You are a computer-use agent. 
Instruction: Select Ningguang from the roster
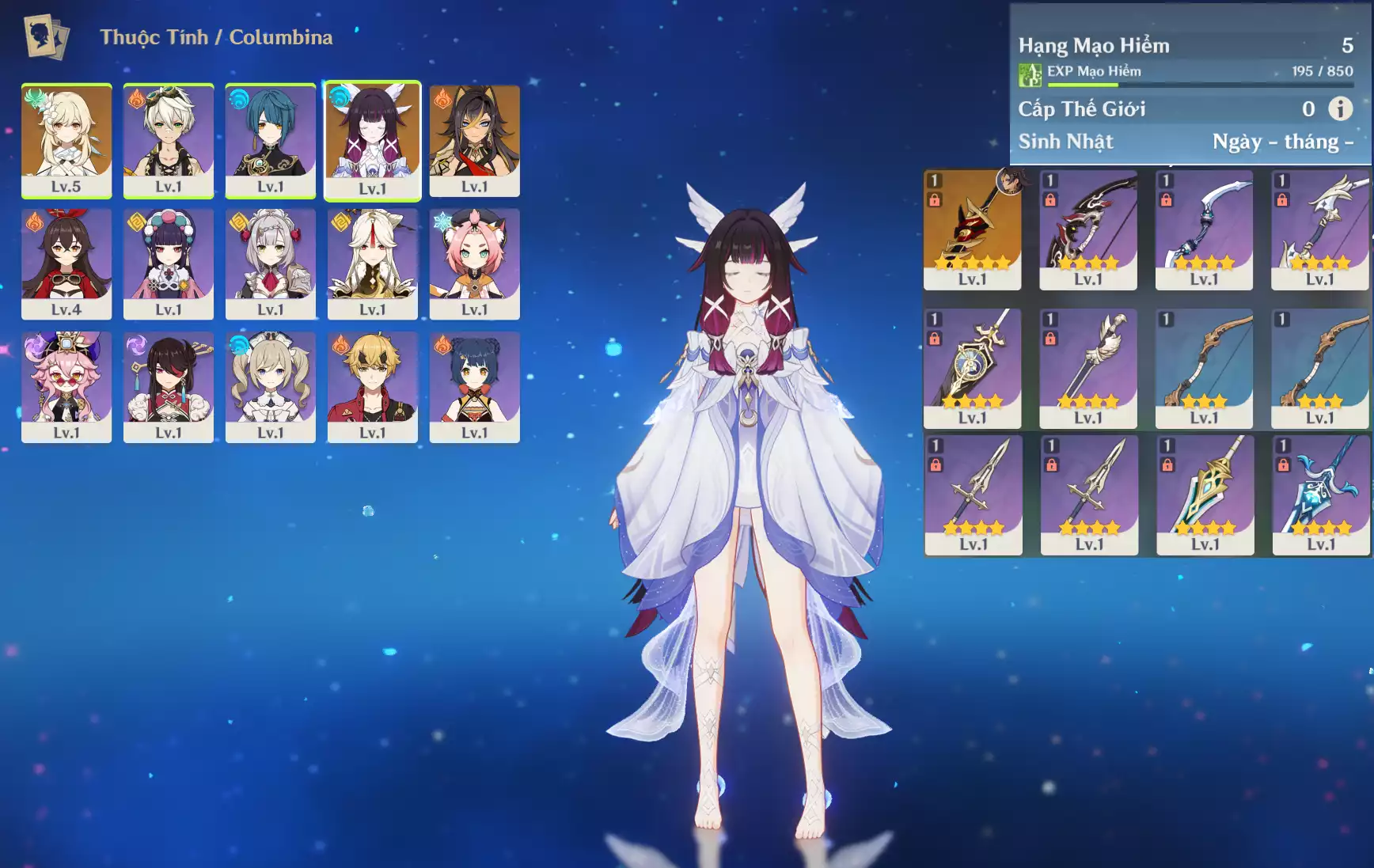pos(372,263)
